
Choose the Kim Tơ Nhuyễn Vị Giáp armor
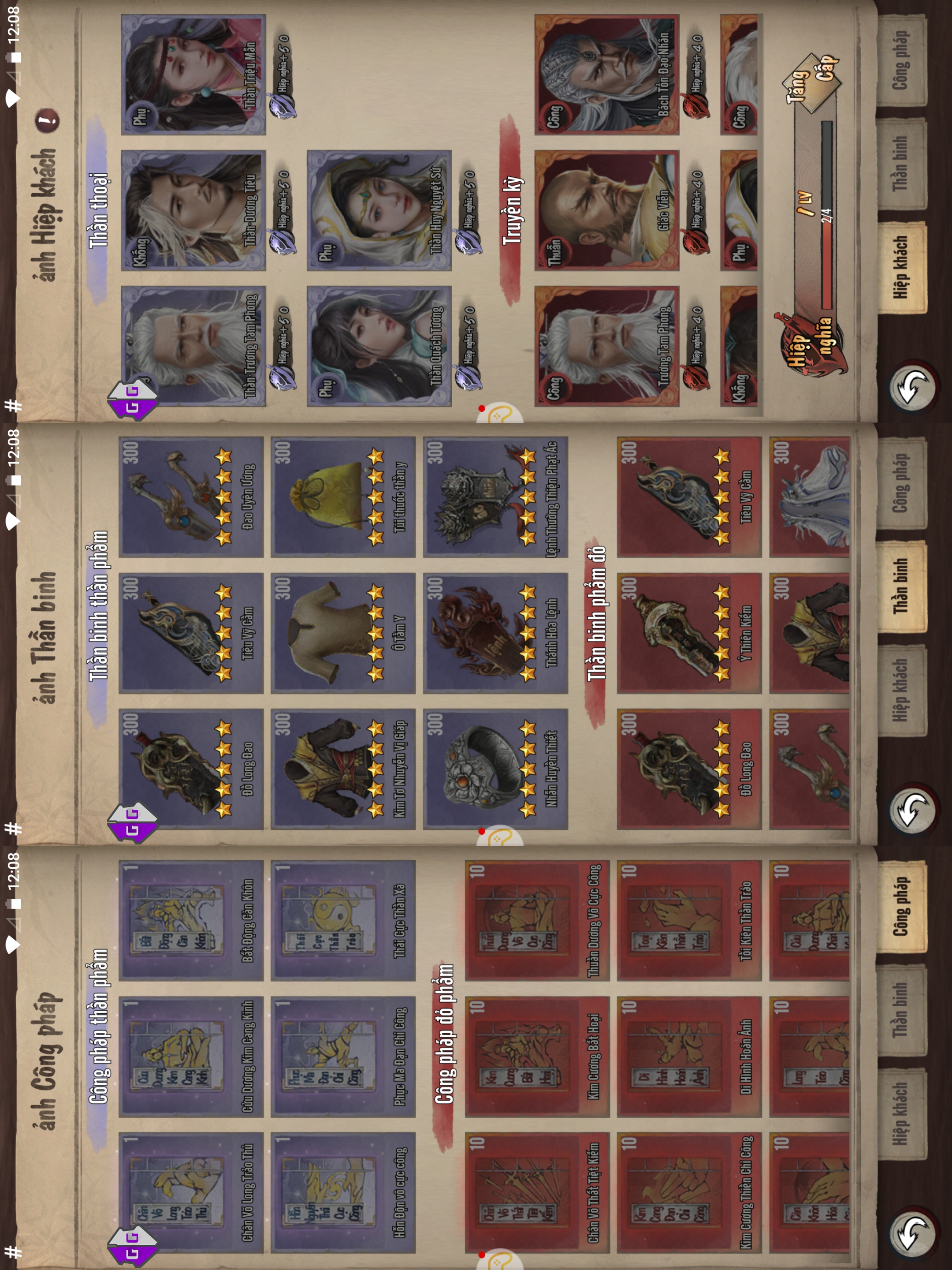tap(342, 769)
